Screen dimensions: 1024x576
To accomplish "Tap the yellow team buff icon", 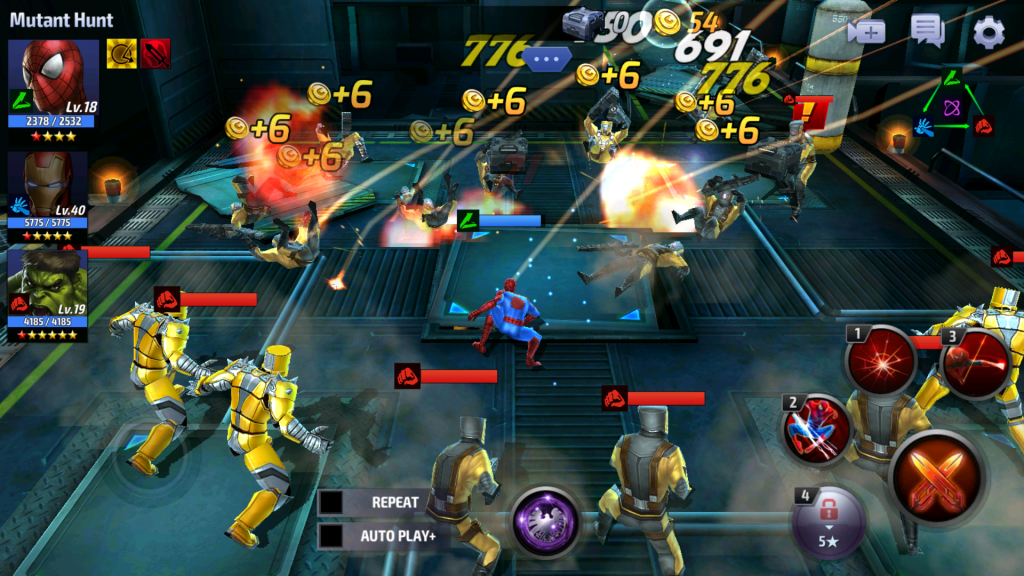I will (122, 53).
